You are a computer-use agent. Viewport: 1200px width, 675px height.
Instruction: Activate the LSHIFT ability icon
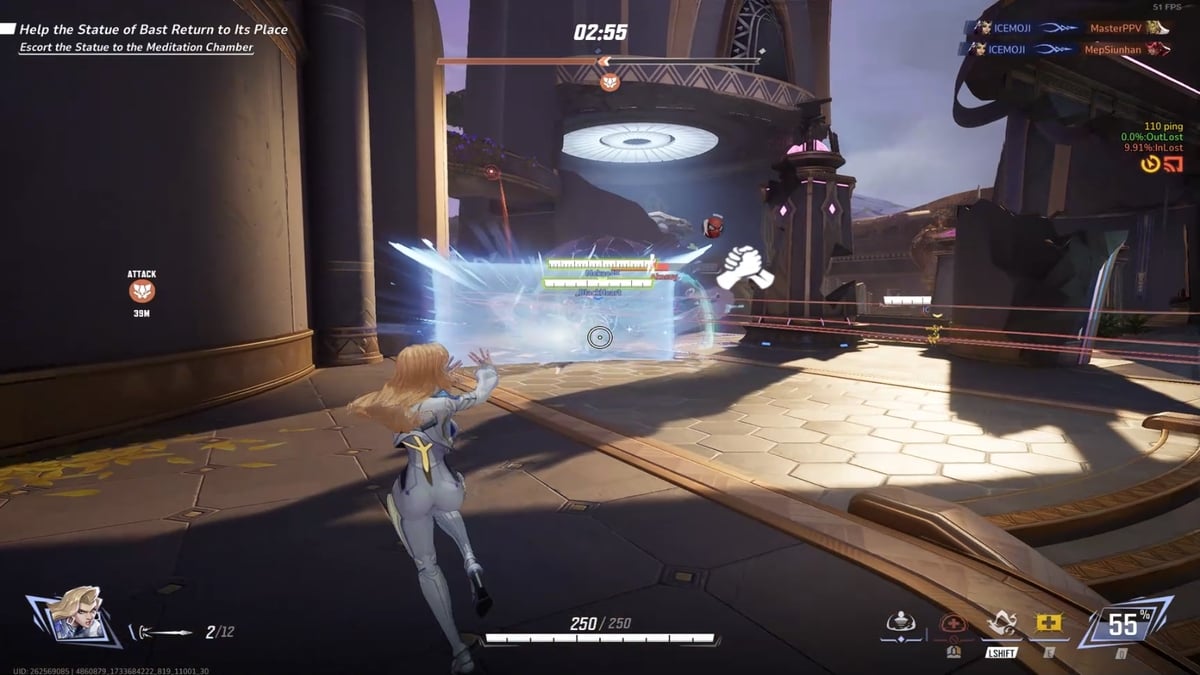pos(1001,626)
